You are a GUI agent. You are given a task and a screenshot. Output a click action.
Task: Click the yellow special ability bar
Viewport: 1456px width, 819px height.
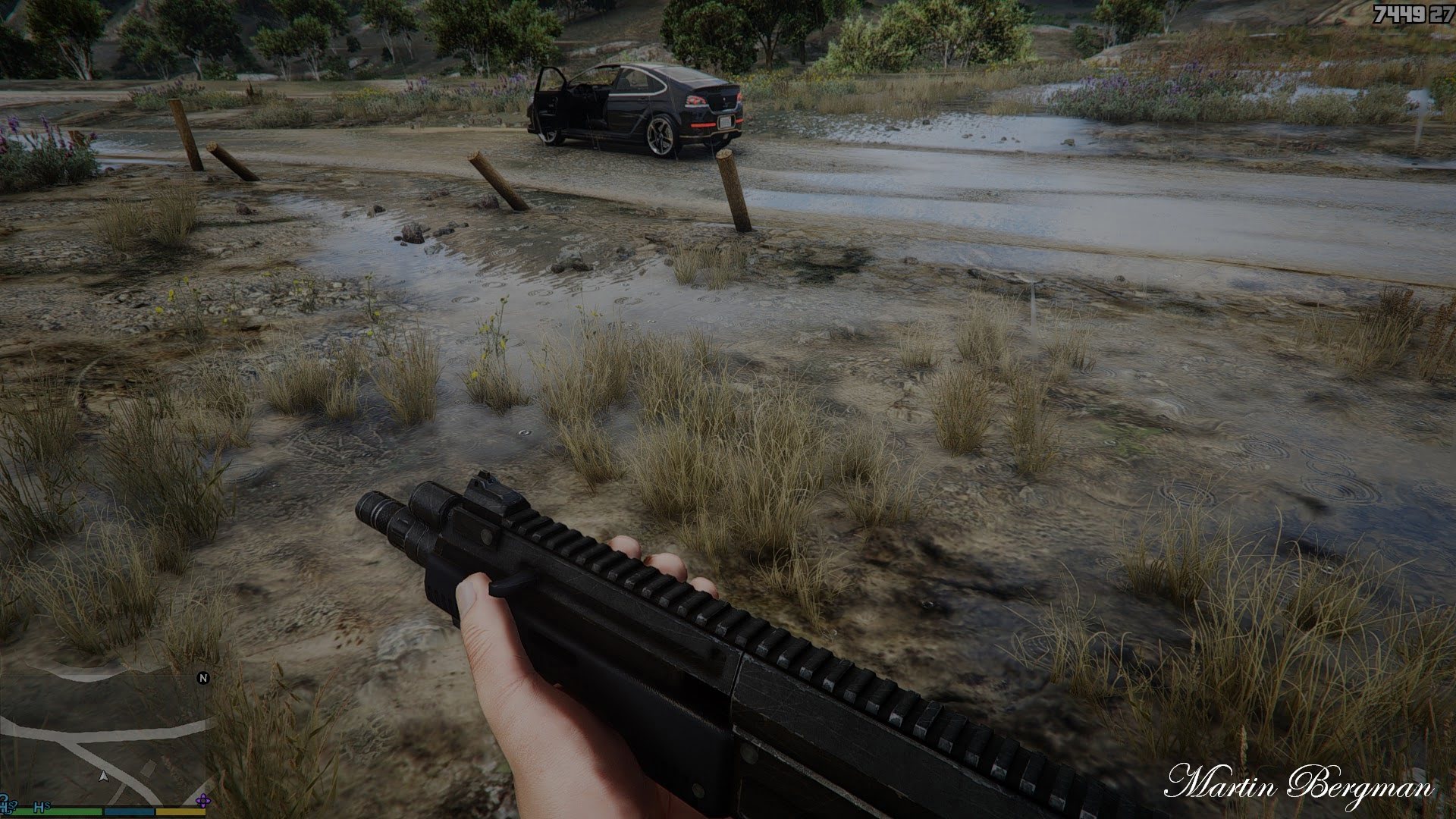click(179, 812)
